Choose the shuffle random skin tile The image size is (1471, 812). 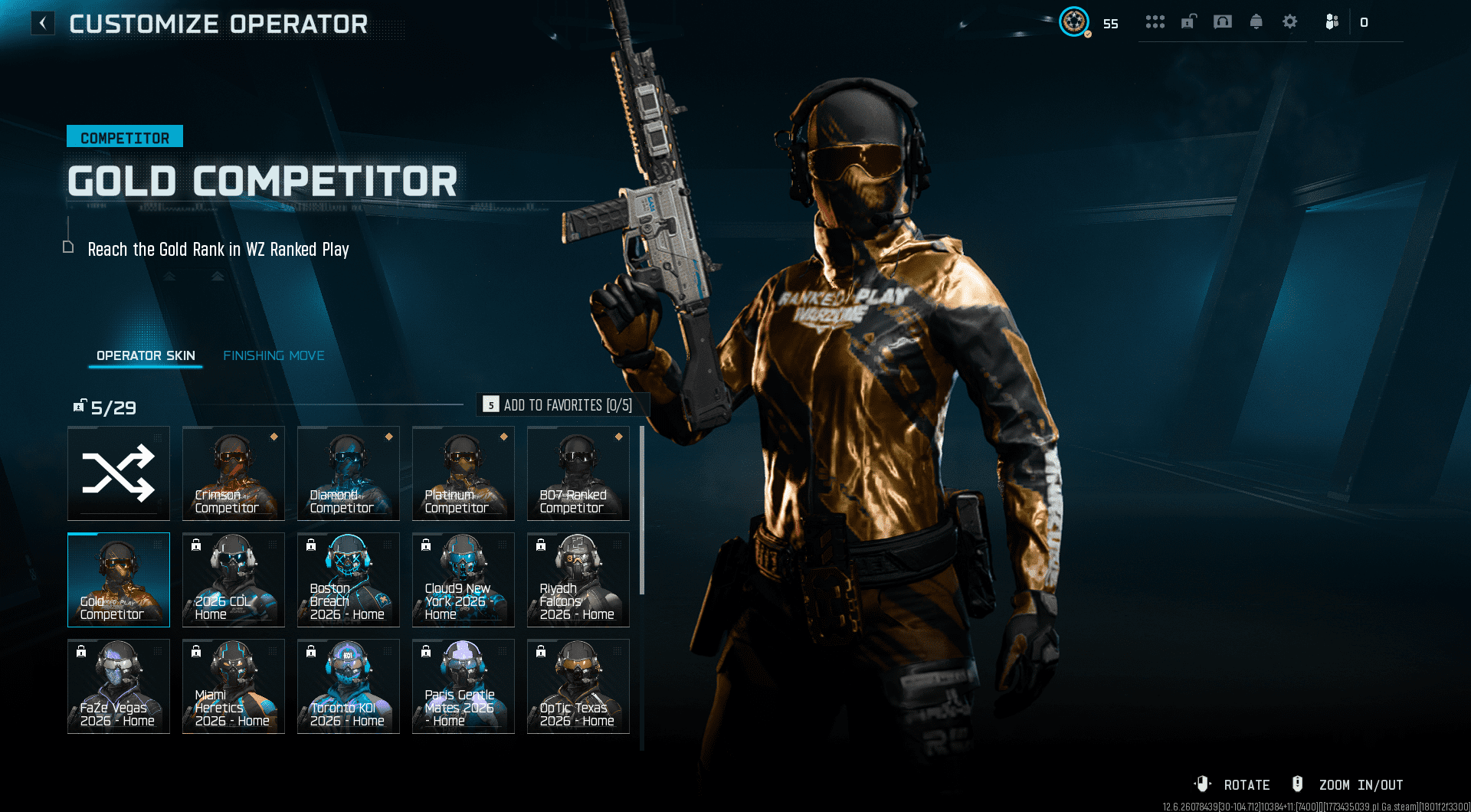pos(119,473)
